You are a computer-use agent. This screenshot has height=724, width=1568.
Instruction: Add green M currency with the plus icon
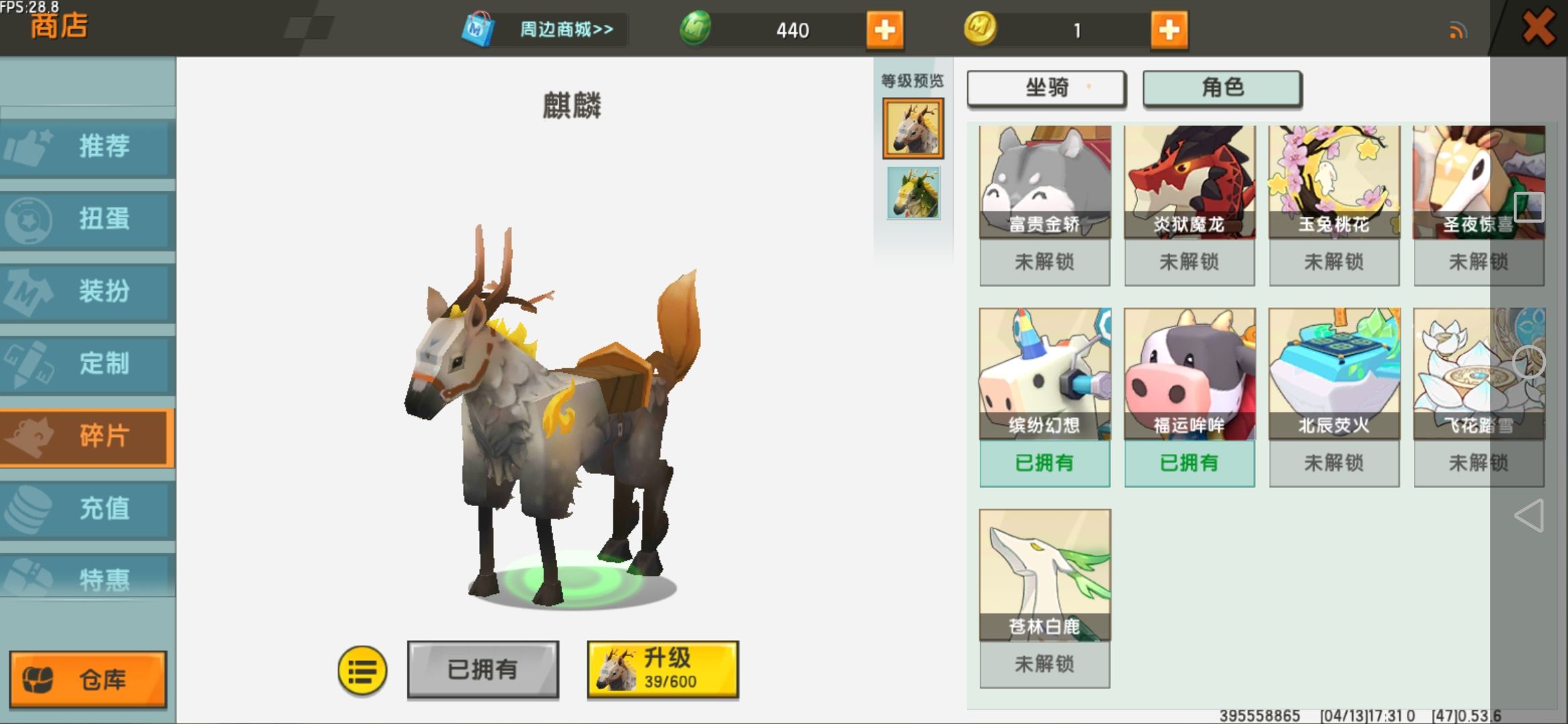(885, 30)
